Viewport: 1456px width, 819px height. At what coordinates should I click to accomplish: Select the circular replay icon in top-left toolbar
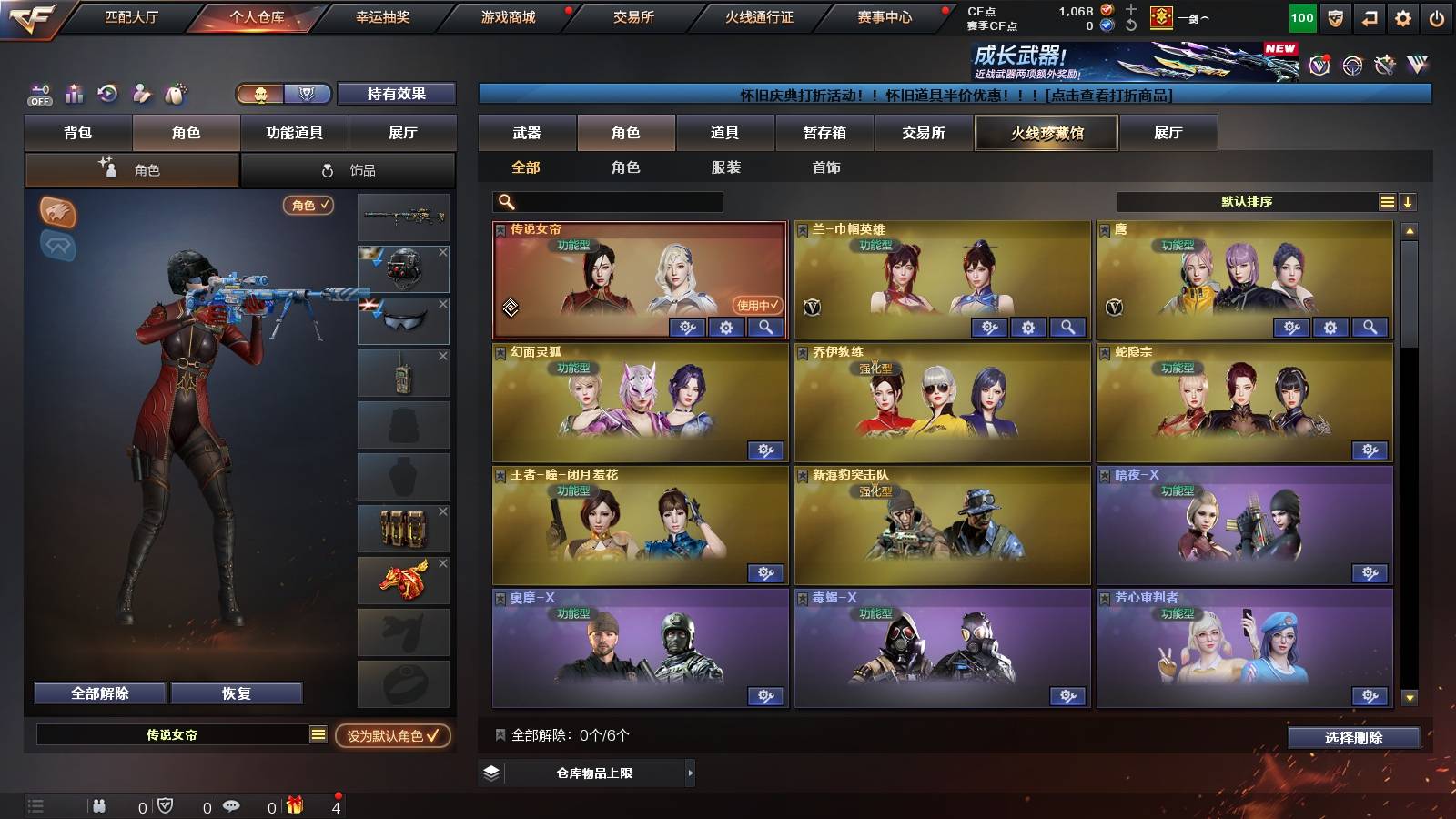point(107,93)
